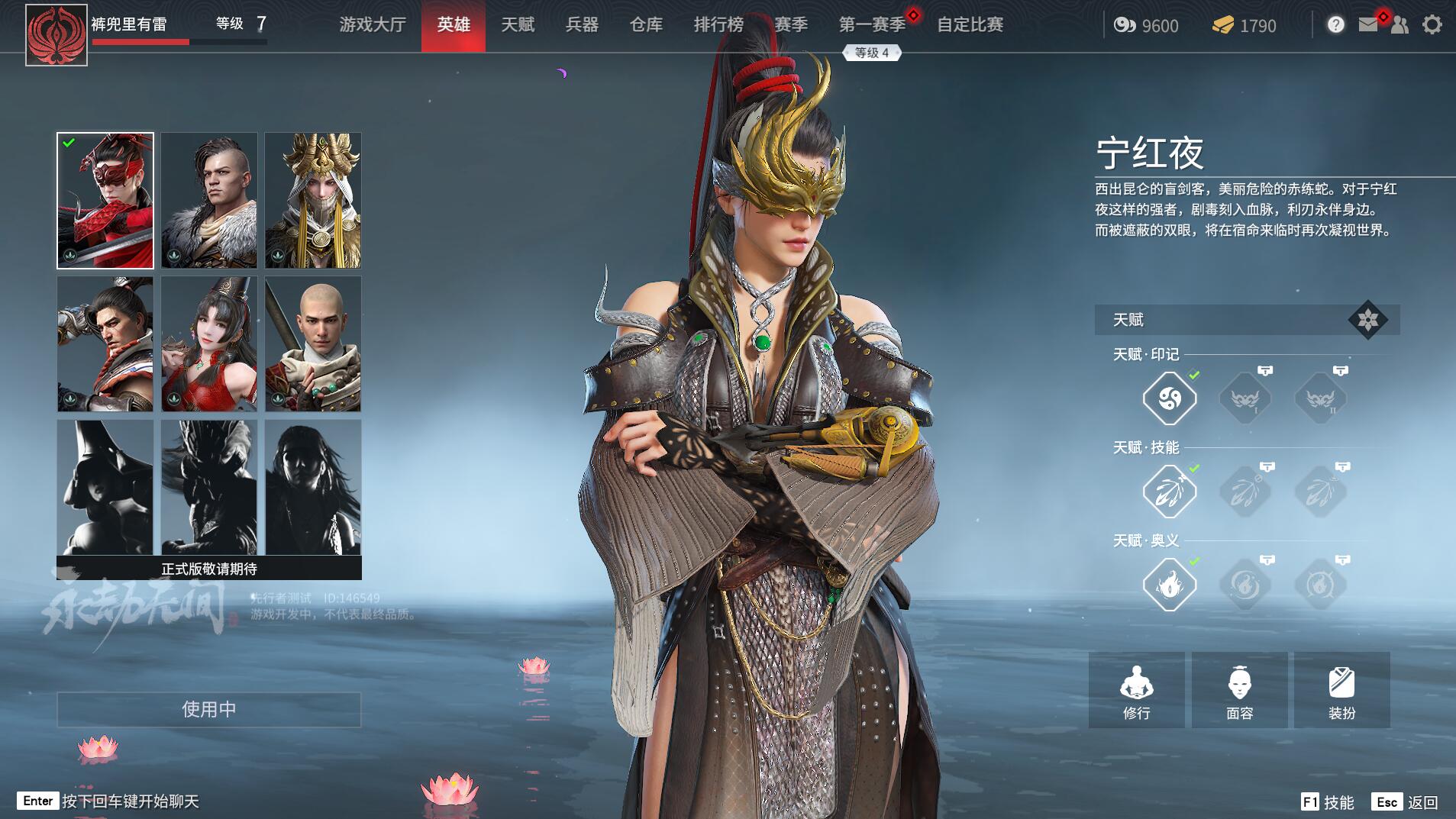Open the settings gear icon
Viewport: 1456px width, 819px height.
[x=1432, y=25]
